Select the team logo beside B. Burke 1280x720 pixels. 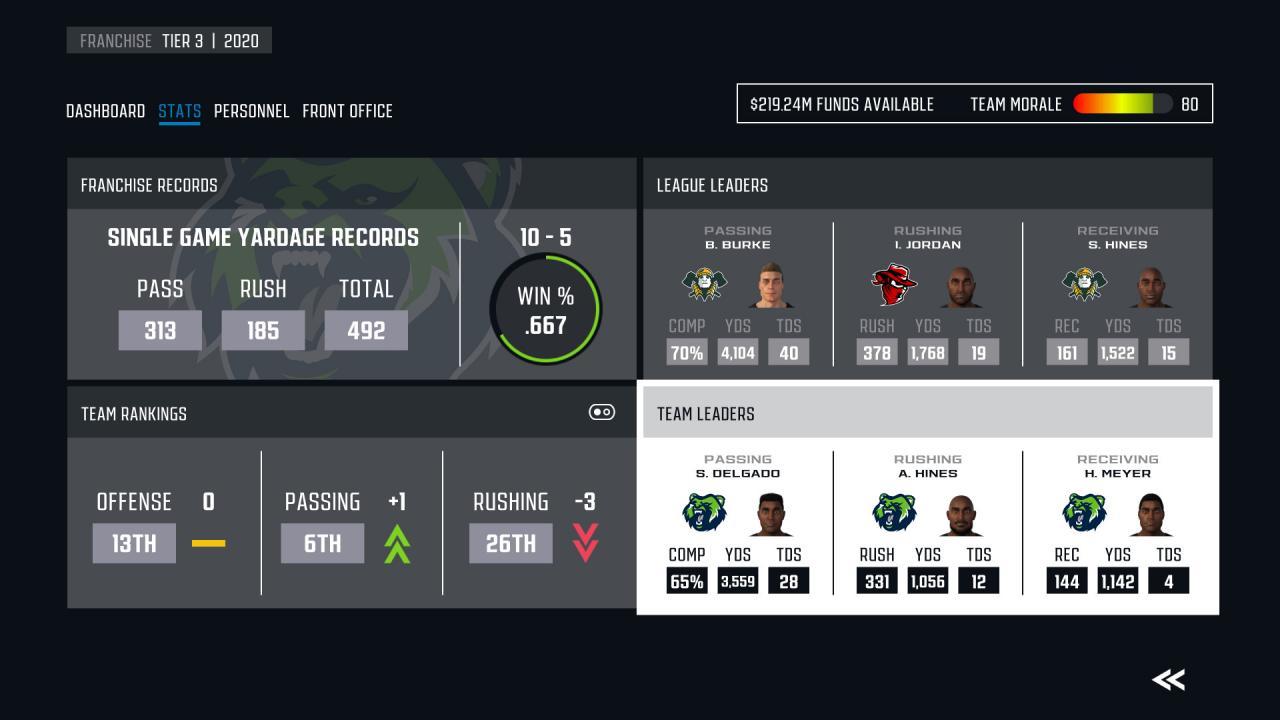[x=706, y=284]
